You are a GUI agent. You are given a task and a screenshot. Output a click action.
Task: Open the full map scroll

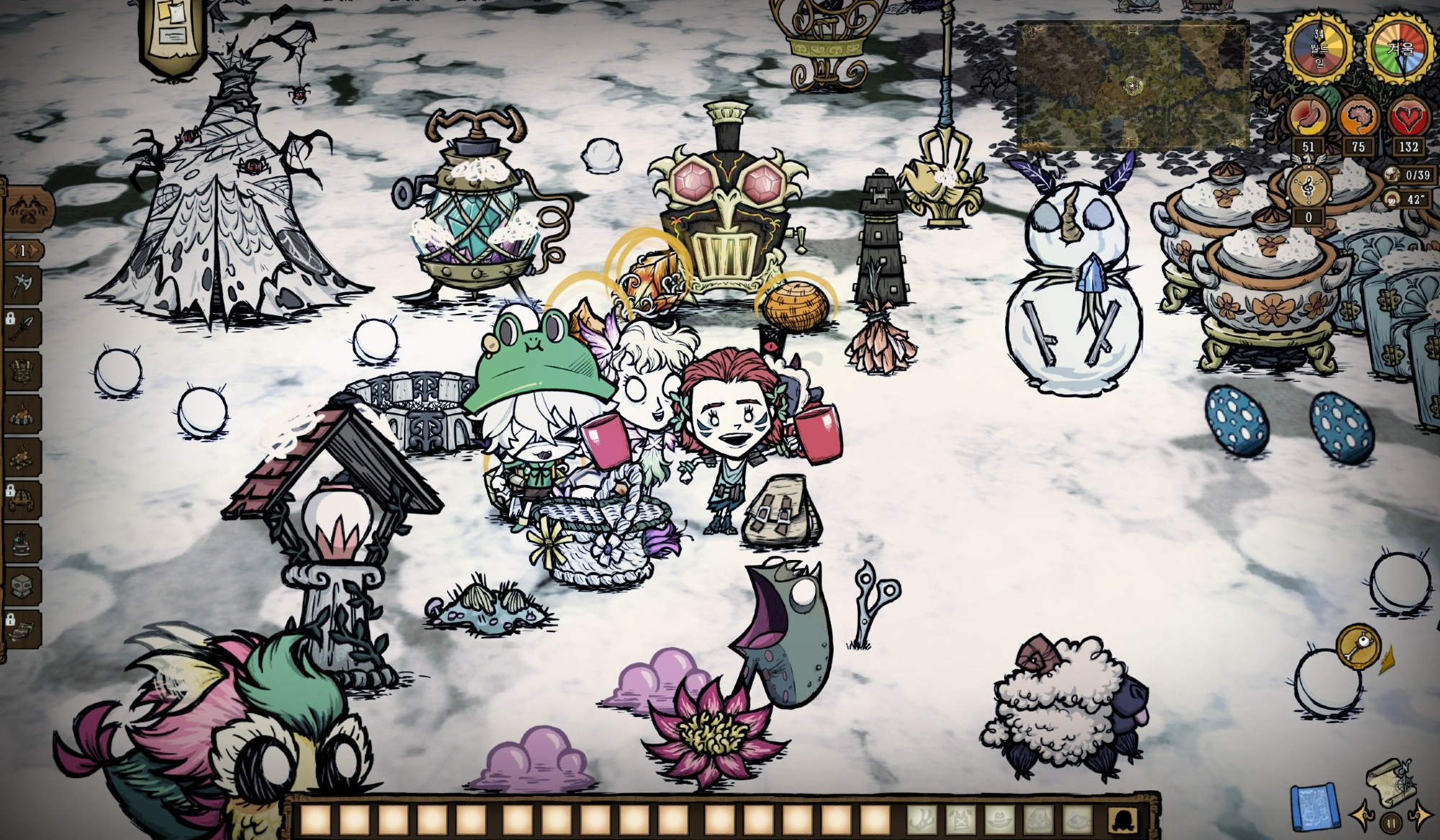(1390, 782)
